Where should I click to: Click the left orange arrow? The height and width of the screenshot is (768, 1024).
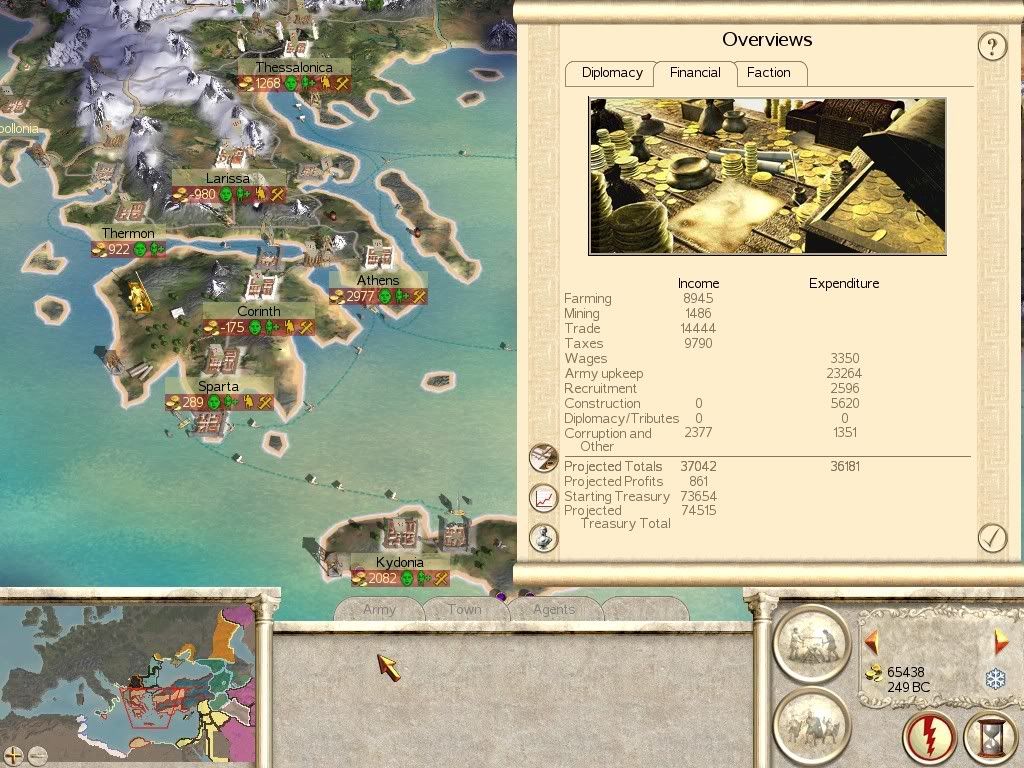[871, 641]
